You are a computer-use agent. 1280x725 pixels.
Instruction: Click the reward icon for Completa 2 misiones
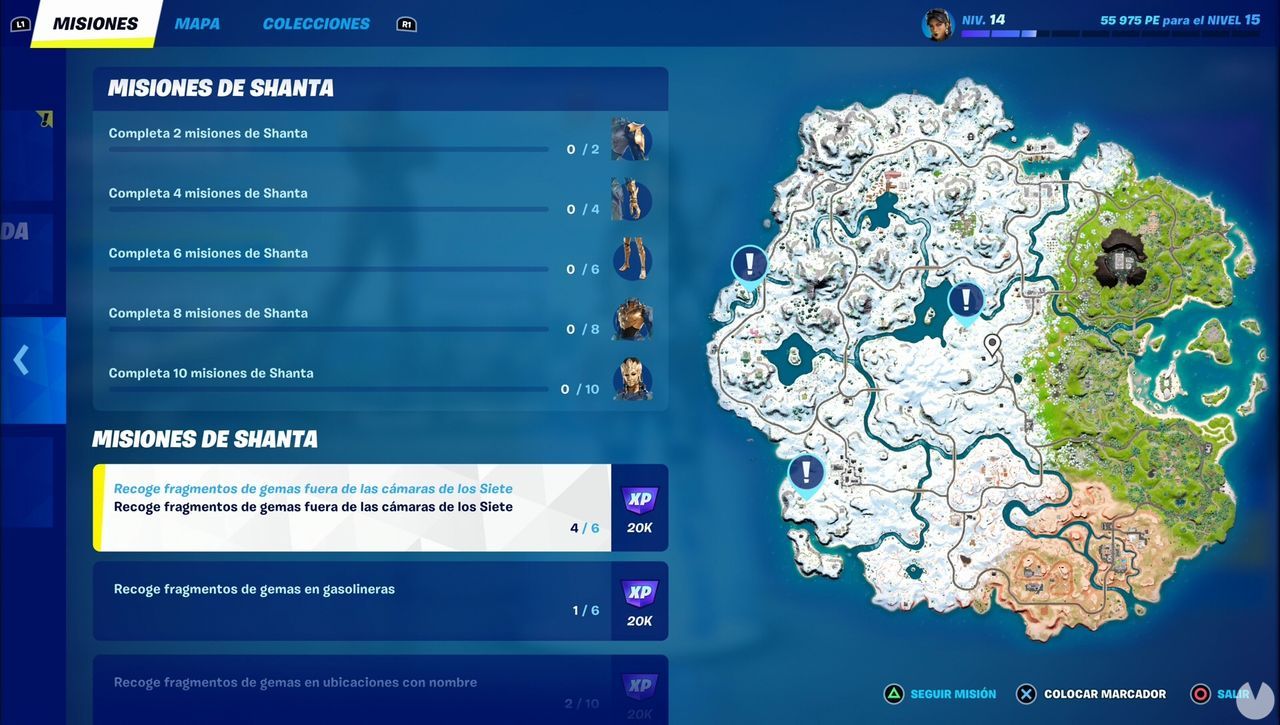[x=632, y=140]
